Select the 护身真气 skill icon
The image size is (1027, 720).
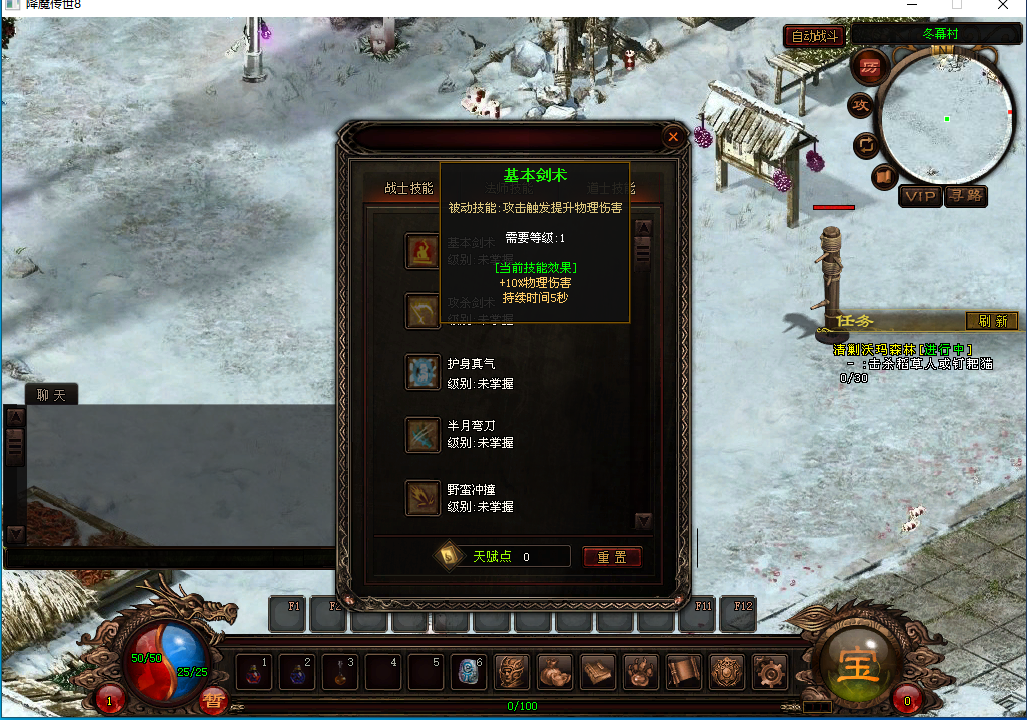[x=423, y=371]
